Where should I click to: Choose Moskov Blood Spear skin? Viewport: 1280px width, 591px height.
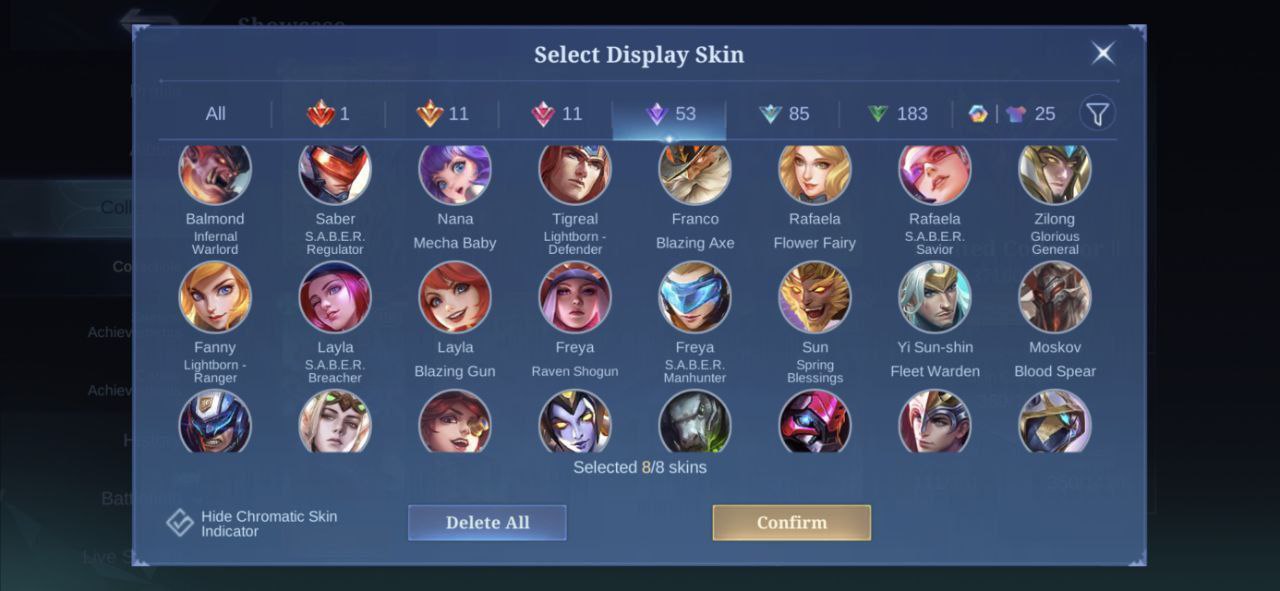(x=1055, y=297)
